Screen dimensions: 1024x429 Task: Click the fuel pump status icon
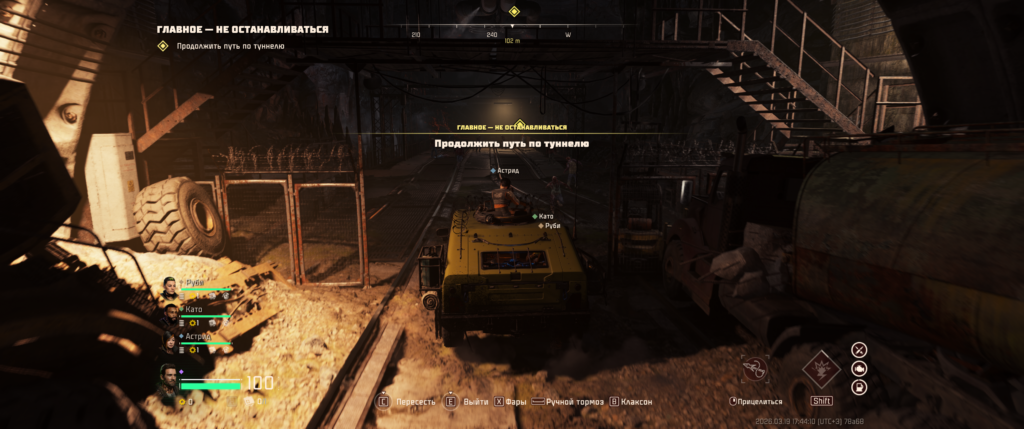pos(859,387)
